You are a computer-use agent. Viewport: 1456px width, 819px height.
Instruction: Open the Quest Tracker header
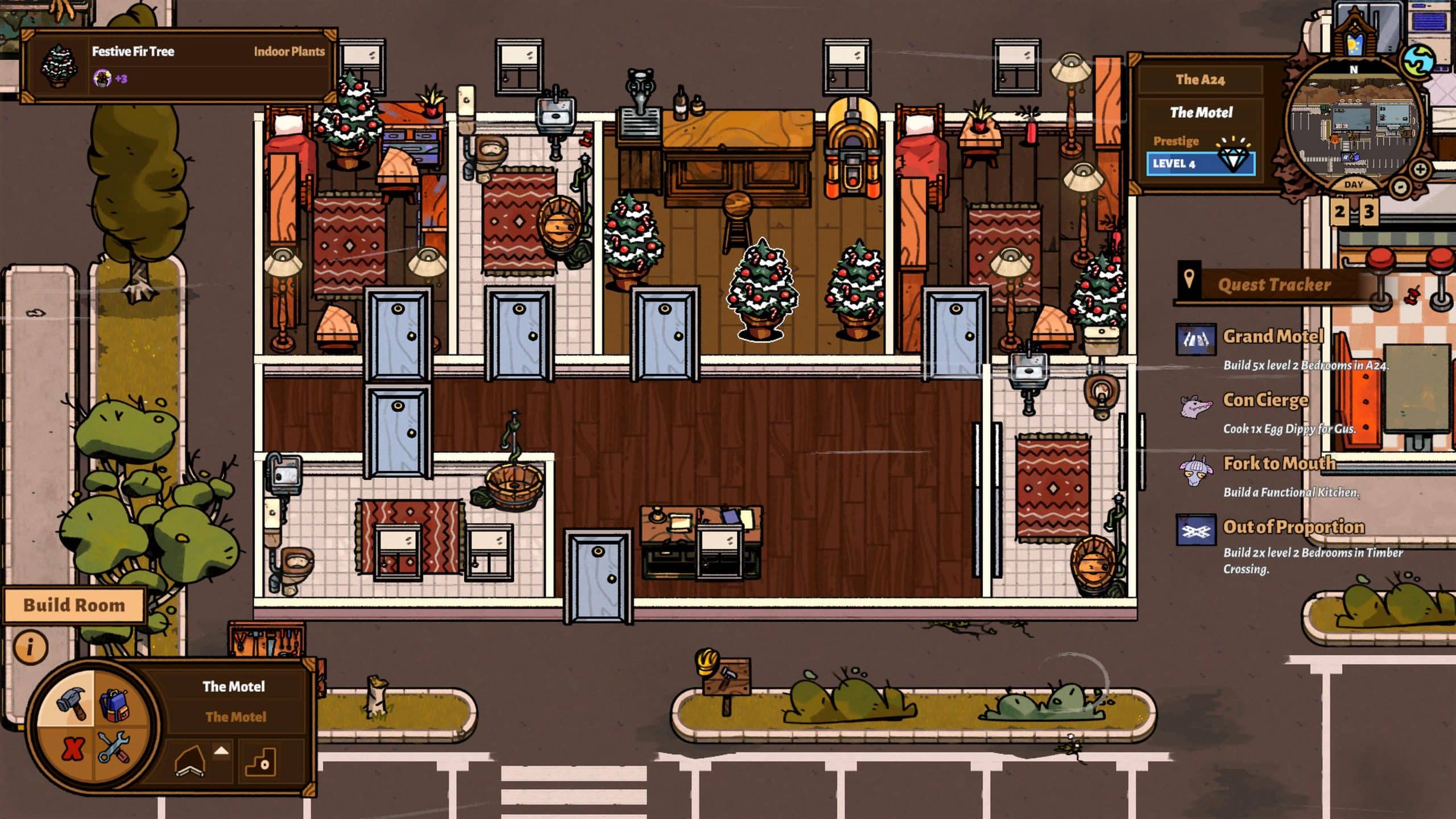[1274, 284]
